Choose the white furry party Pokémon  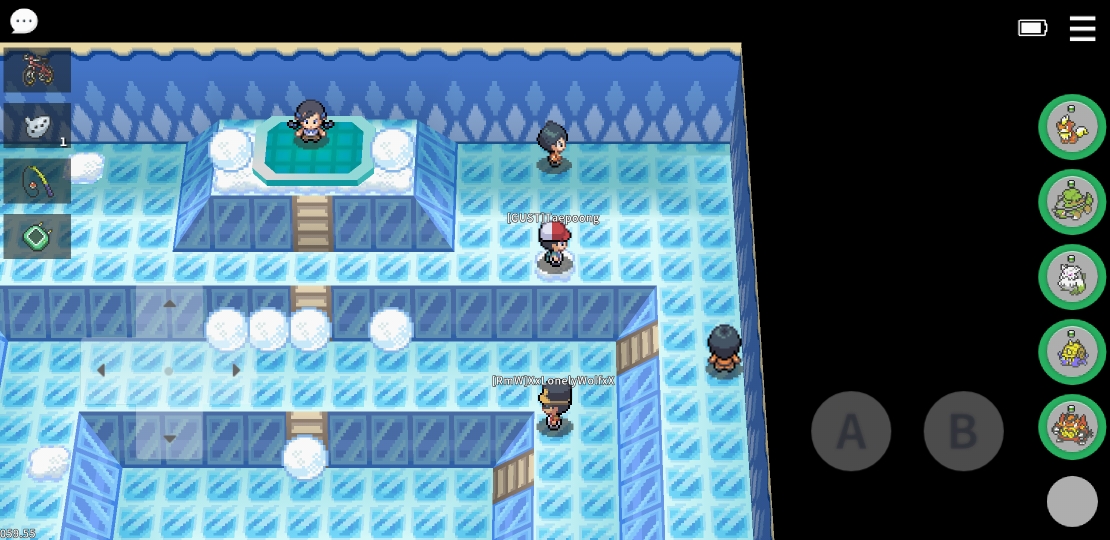[x=1072, y=277]
